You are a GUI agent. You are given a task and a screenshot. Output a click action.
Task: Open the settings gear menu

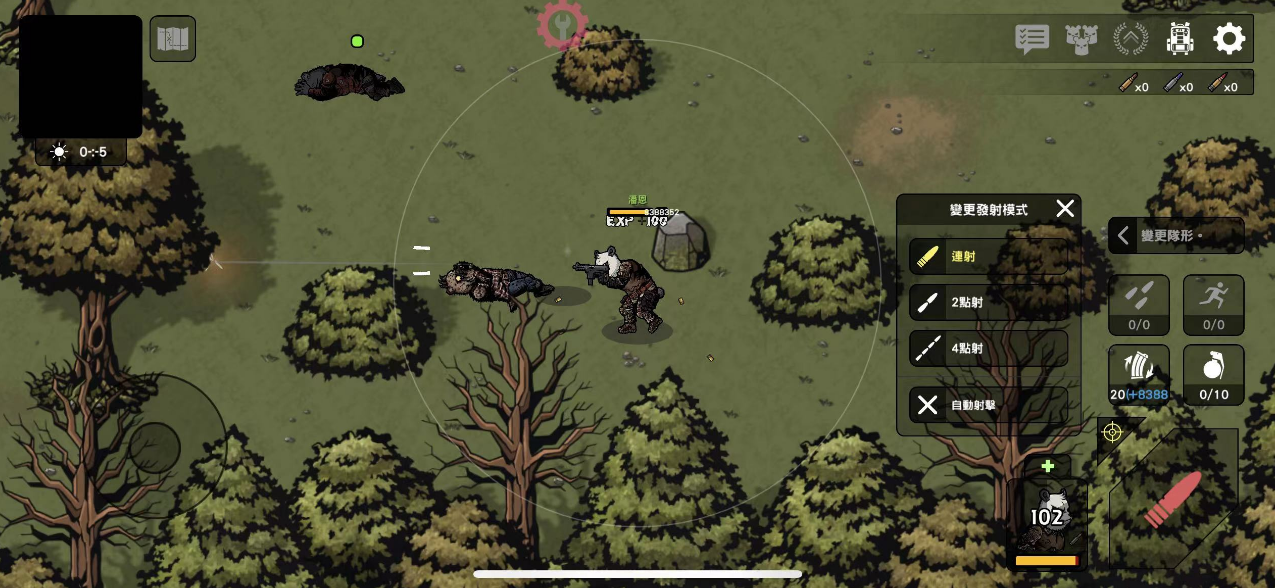coord(1229,39)
